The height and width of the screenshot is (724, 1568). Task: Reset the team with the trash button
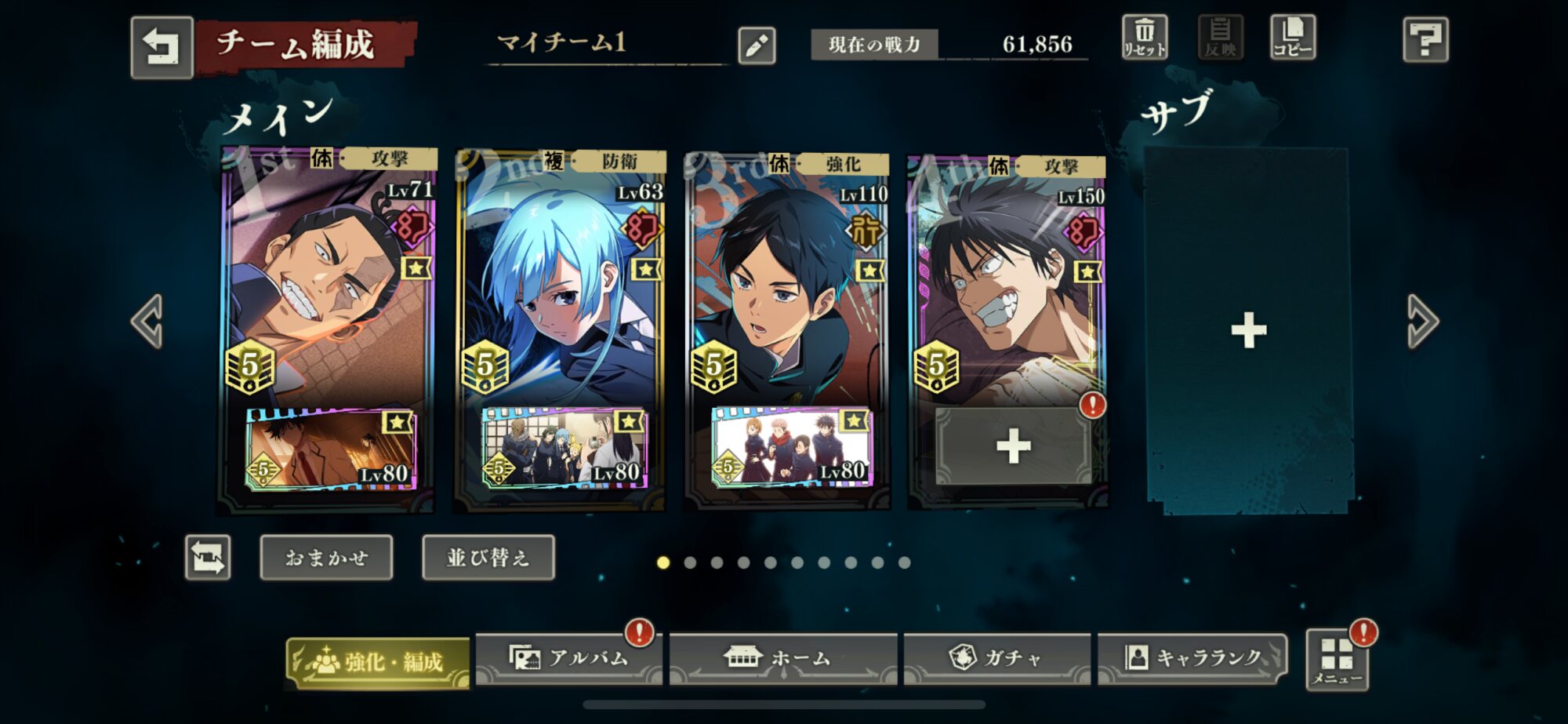1145,38
